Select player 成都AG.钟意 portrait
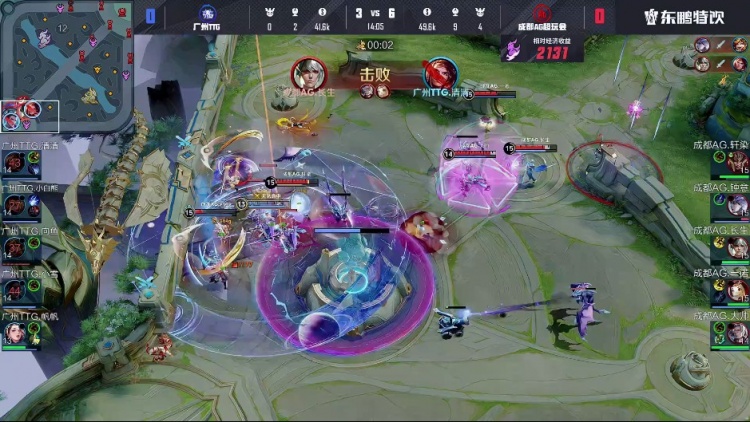 [737, 204]
